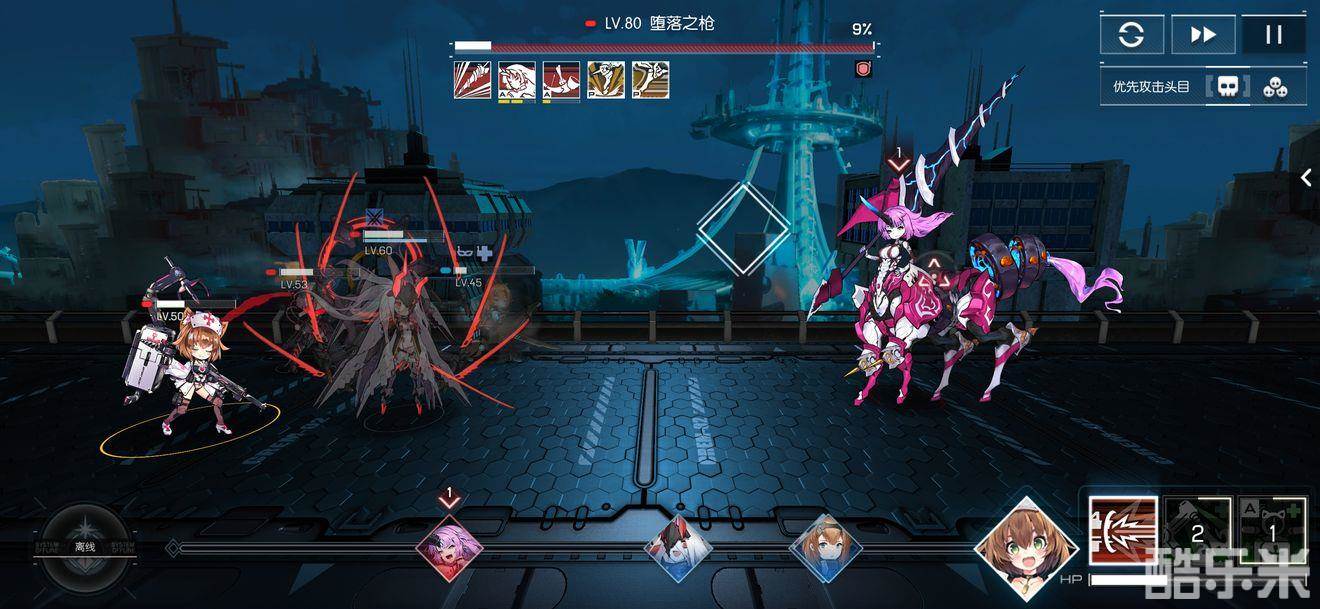Pause the battle
The width and height of the screenshot is (1320, 609).
tap(1273, 35)
